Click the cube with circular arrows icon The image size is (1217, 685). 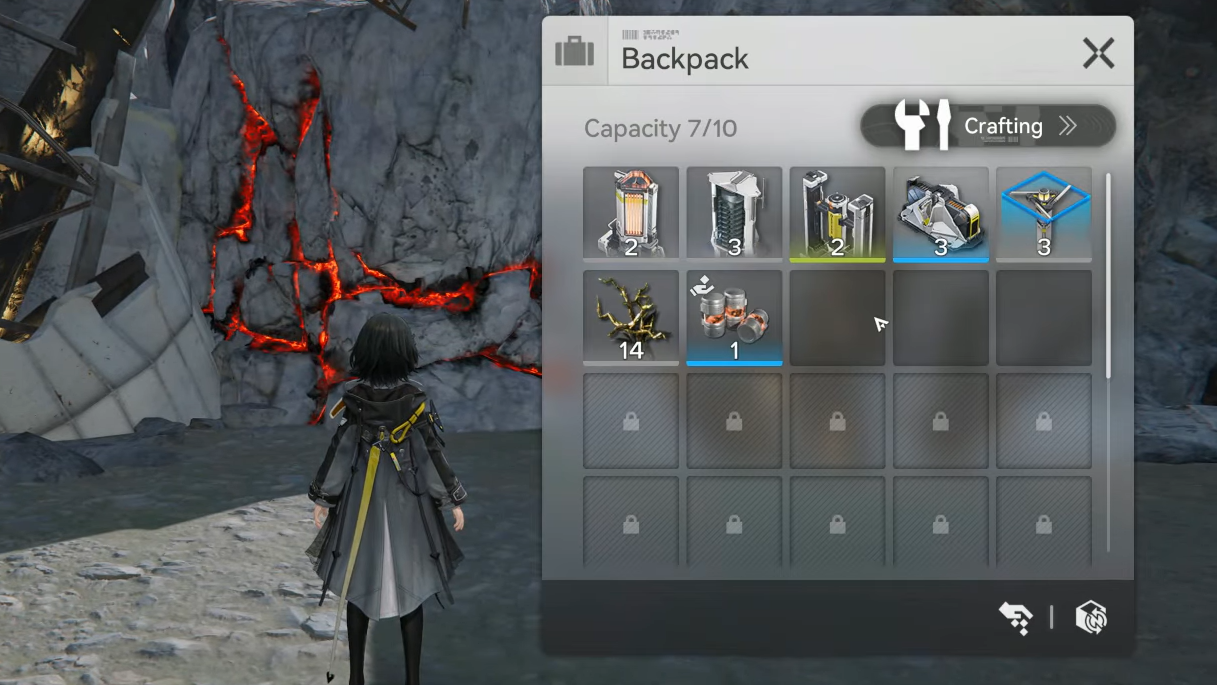tap(1090, 618)
